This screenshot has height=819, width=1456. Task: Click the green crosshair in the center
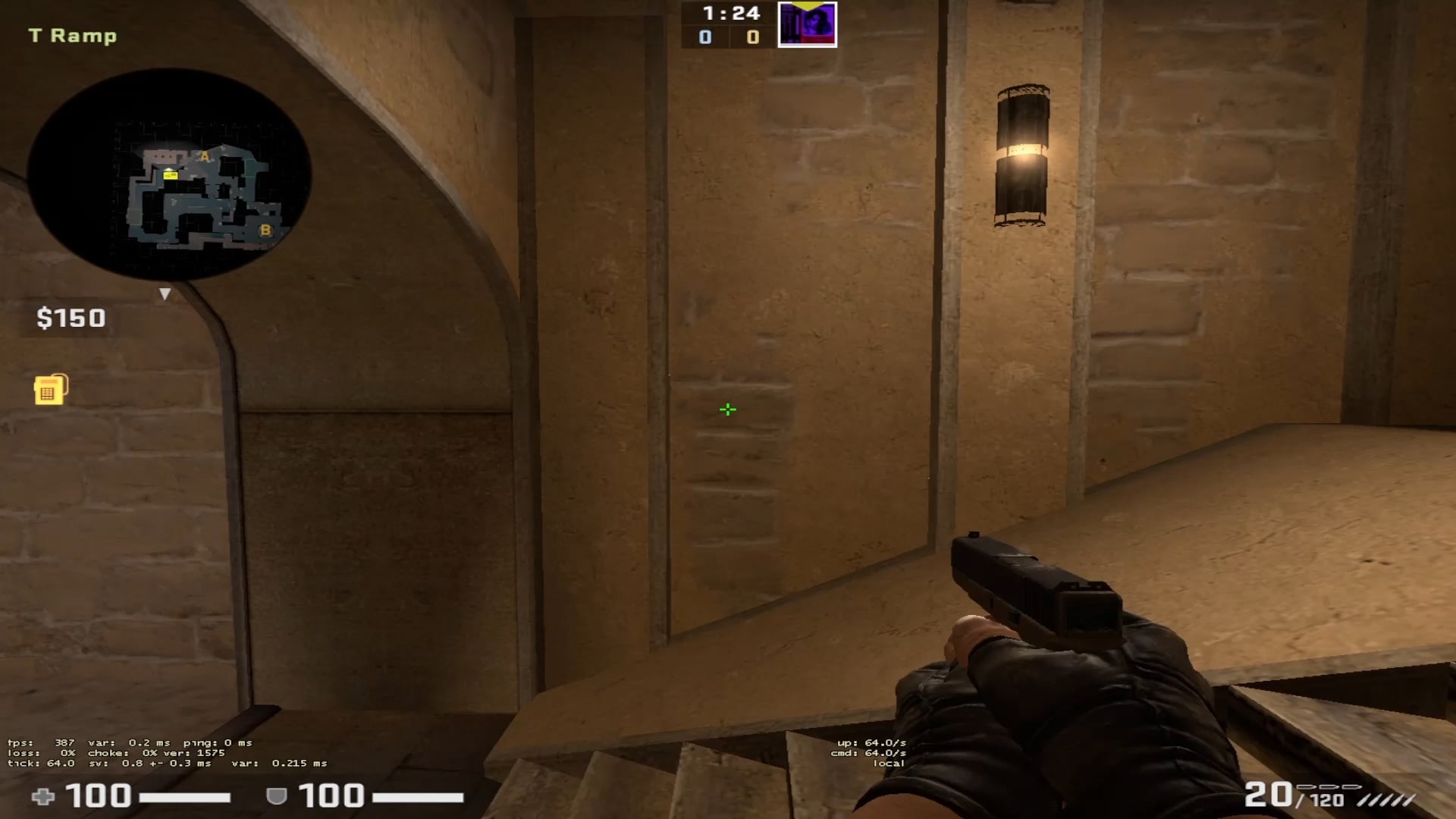coord(727,409)
